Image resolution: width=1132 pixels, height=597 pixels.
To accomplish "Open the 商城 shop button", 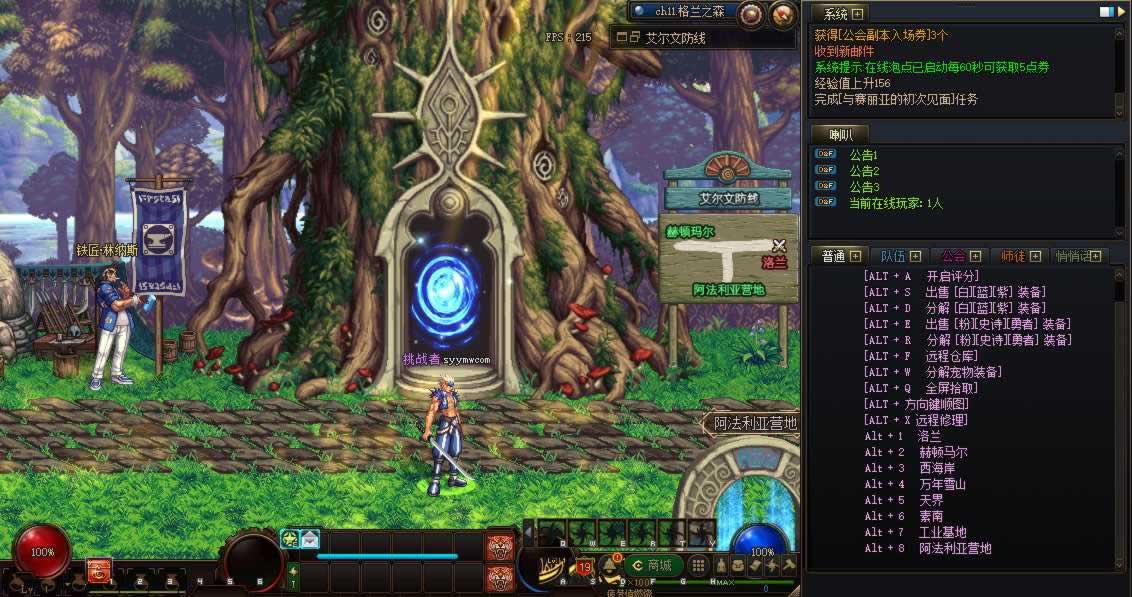I will click(653, 565).
